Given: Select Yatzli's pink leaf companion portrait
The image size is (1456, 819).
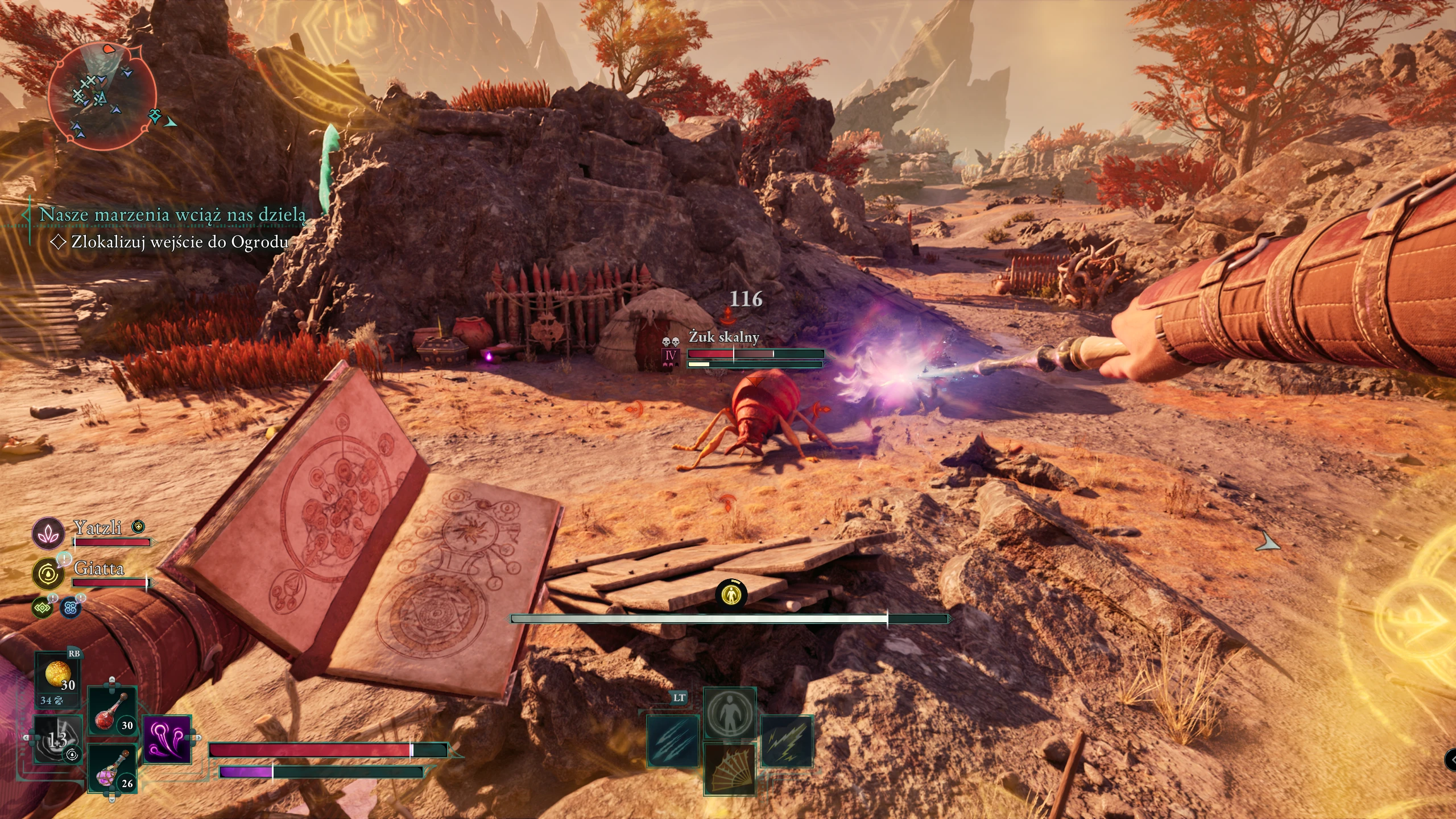Looking at the screenshot, I should [x=48, y=532].
